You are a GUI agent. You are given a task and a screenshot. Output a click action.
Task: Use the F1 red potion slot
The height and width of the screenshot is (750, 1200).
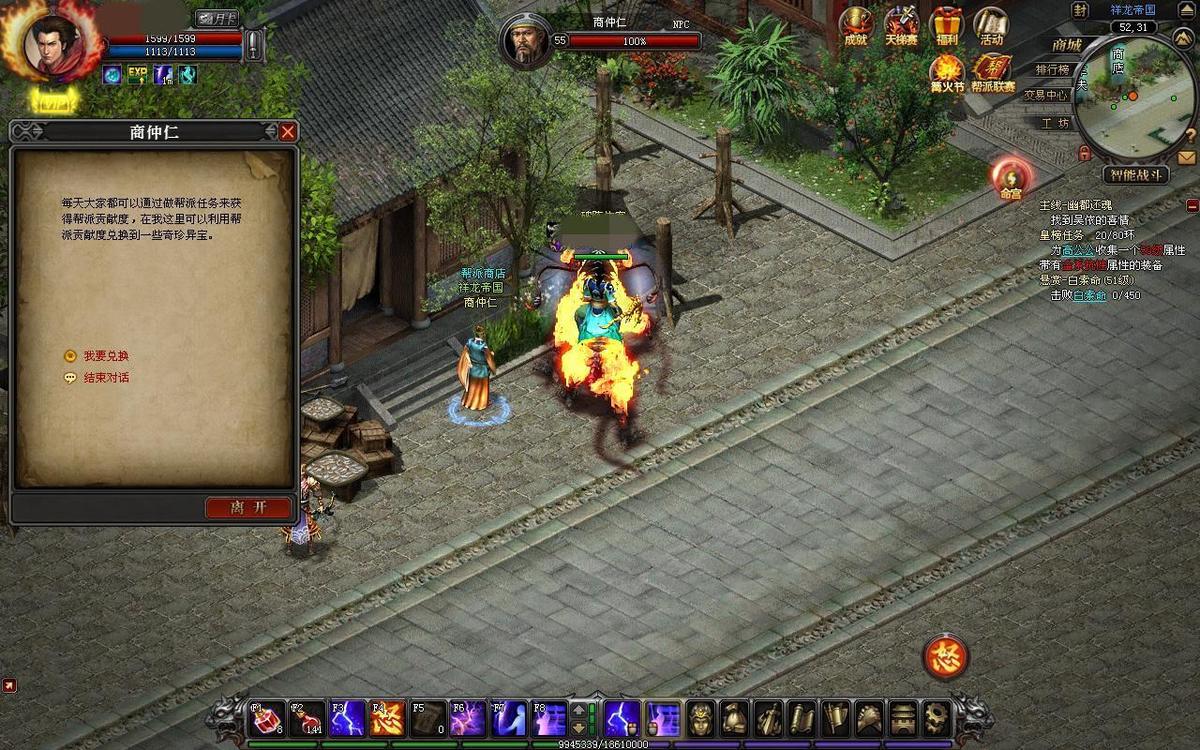click(x=265, y=718)
